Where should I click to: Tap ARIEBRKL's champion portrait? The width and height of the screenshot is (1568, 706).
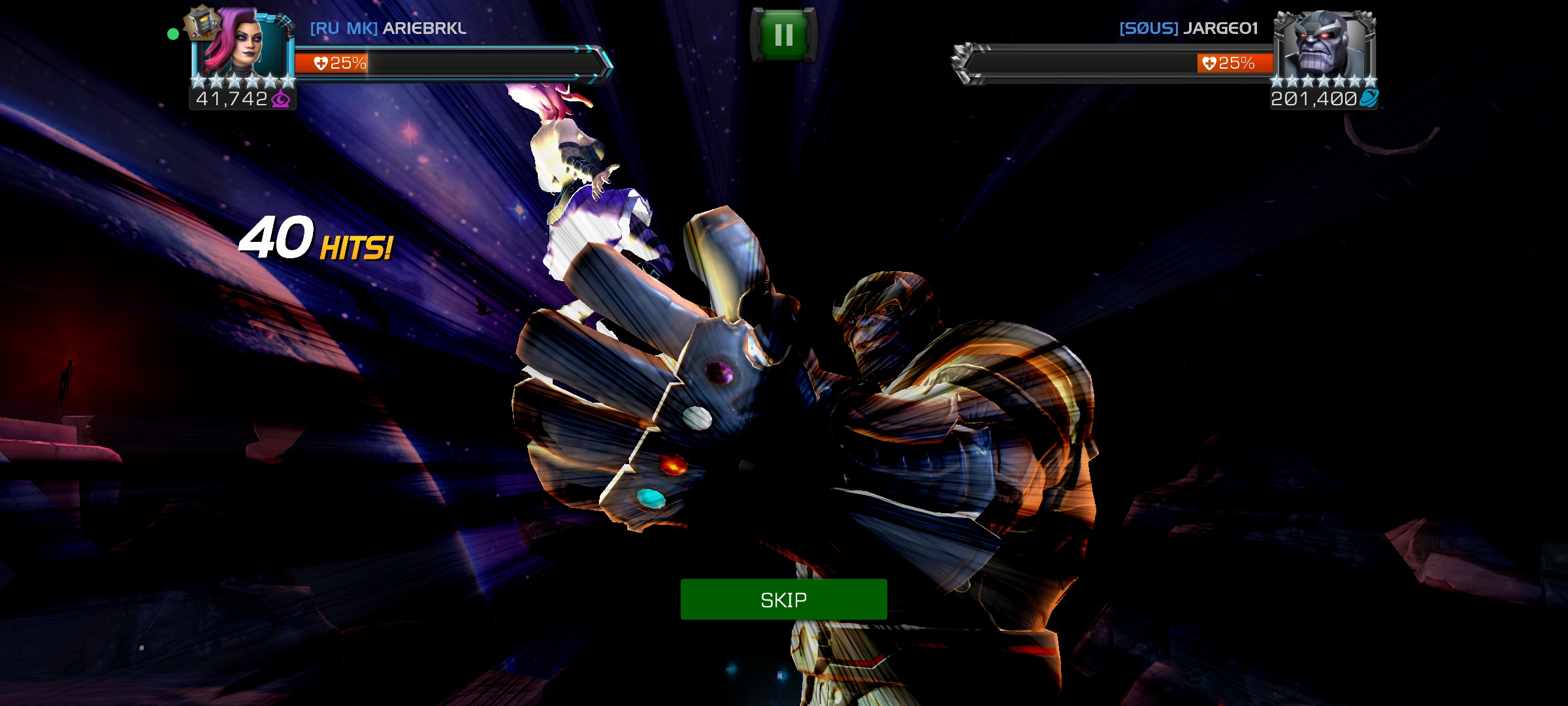point(242,44)
